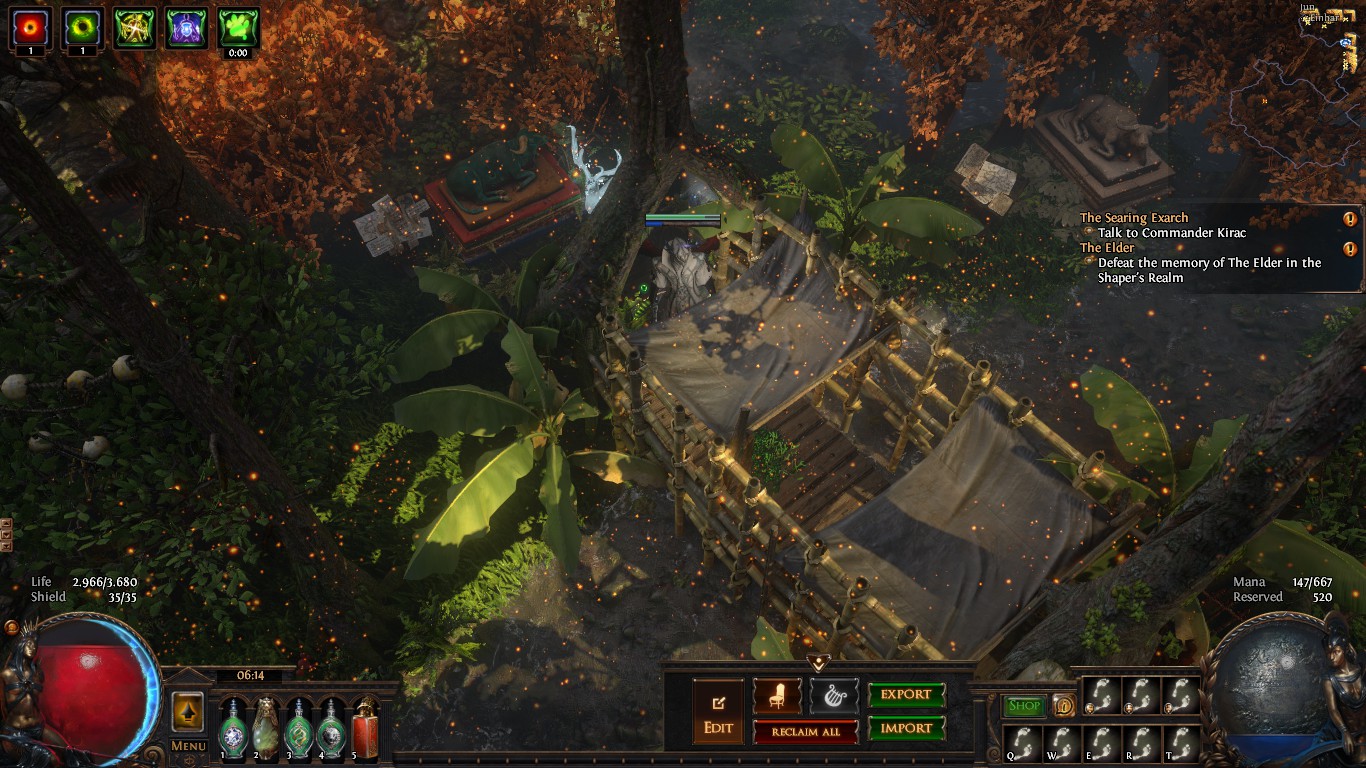This screenshot has height=768, width=1366.
Task: Import a hideout layout
Action: 905,729
